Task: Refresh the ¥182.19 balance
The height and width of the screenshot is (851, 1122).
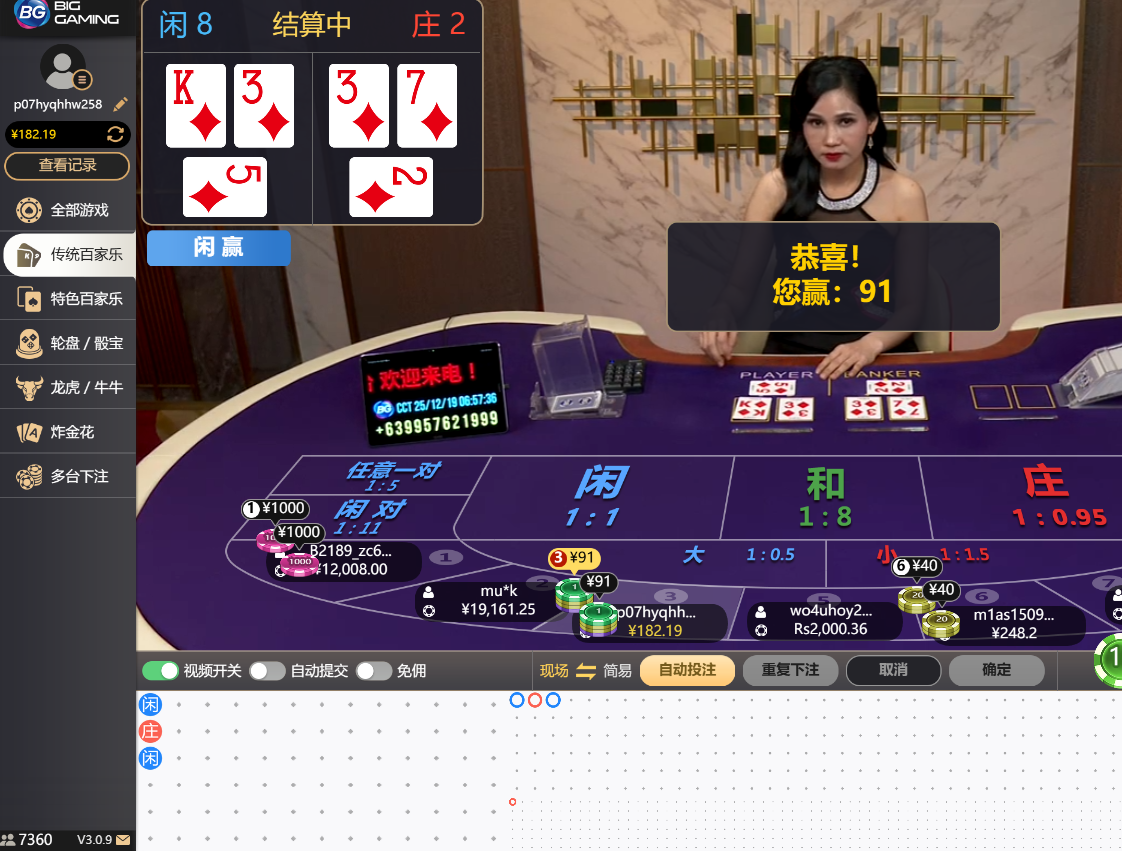Action: tap(116, 134)
